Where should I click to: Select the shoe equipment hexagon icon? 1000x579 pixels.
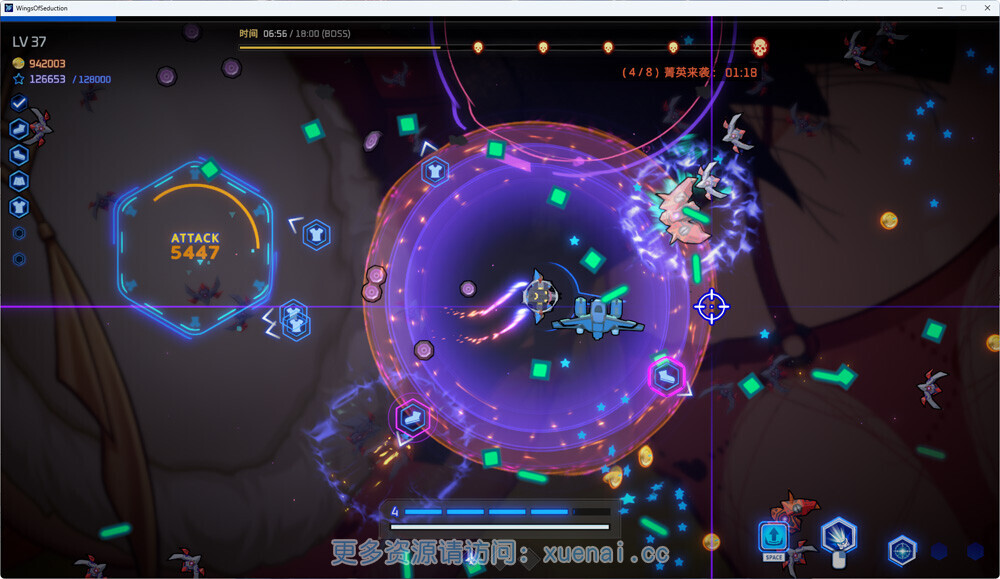tap(19, 129)
